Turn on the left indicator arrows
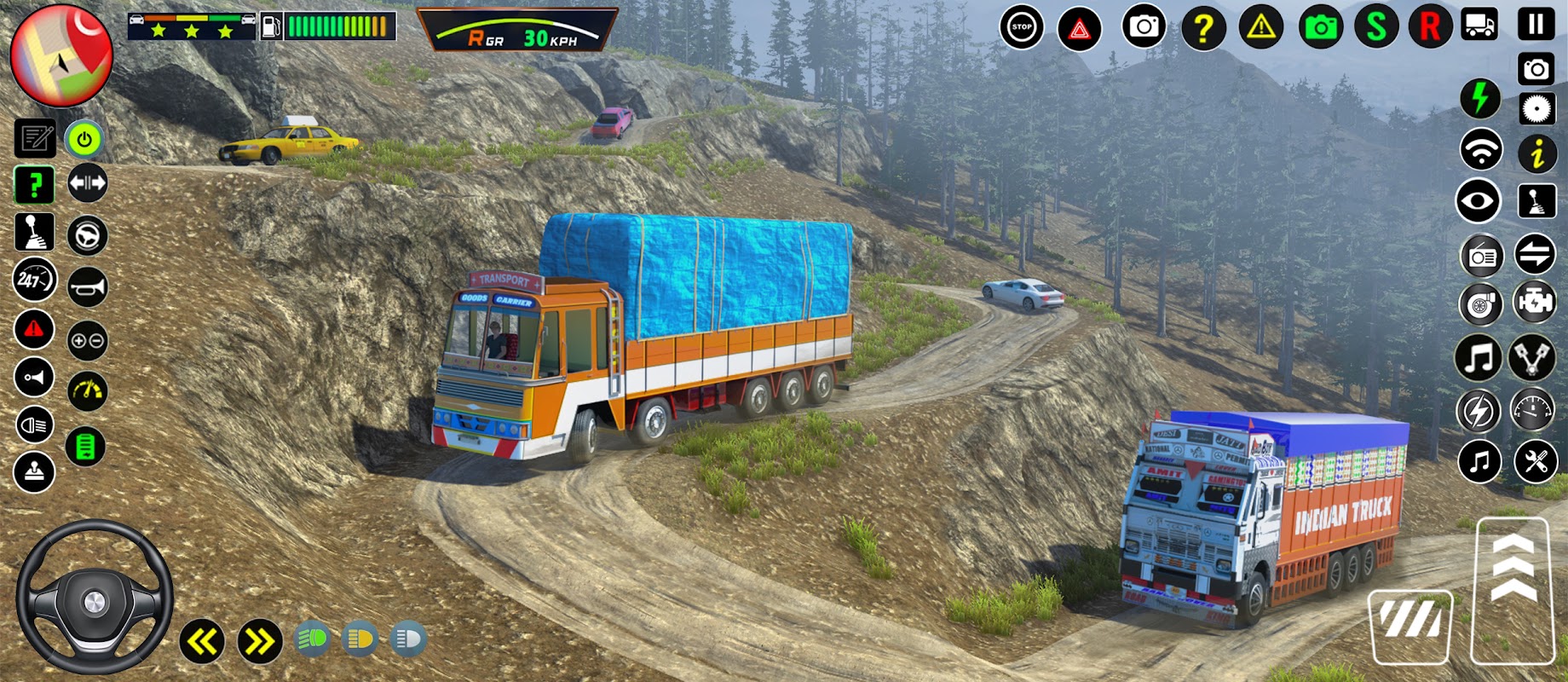1568x682 pixels. (202, 641)
